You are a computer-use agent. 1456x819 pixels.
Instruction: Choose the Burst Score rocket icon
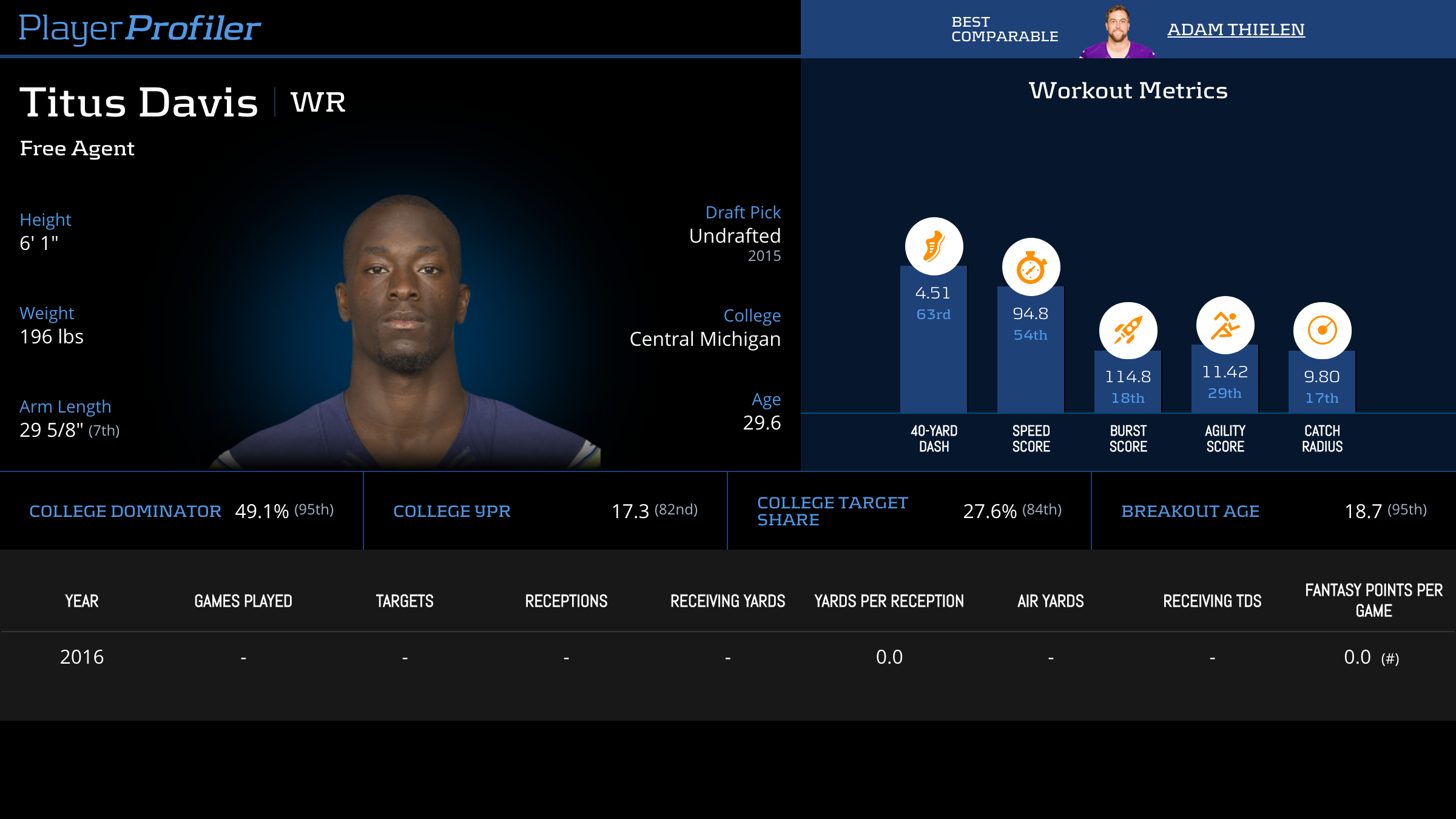pos(1128,331)
